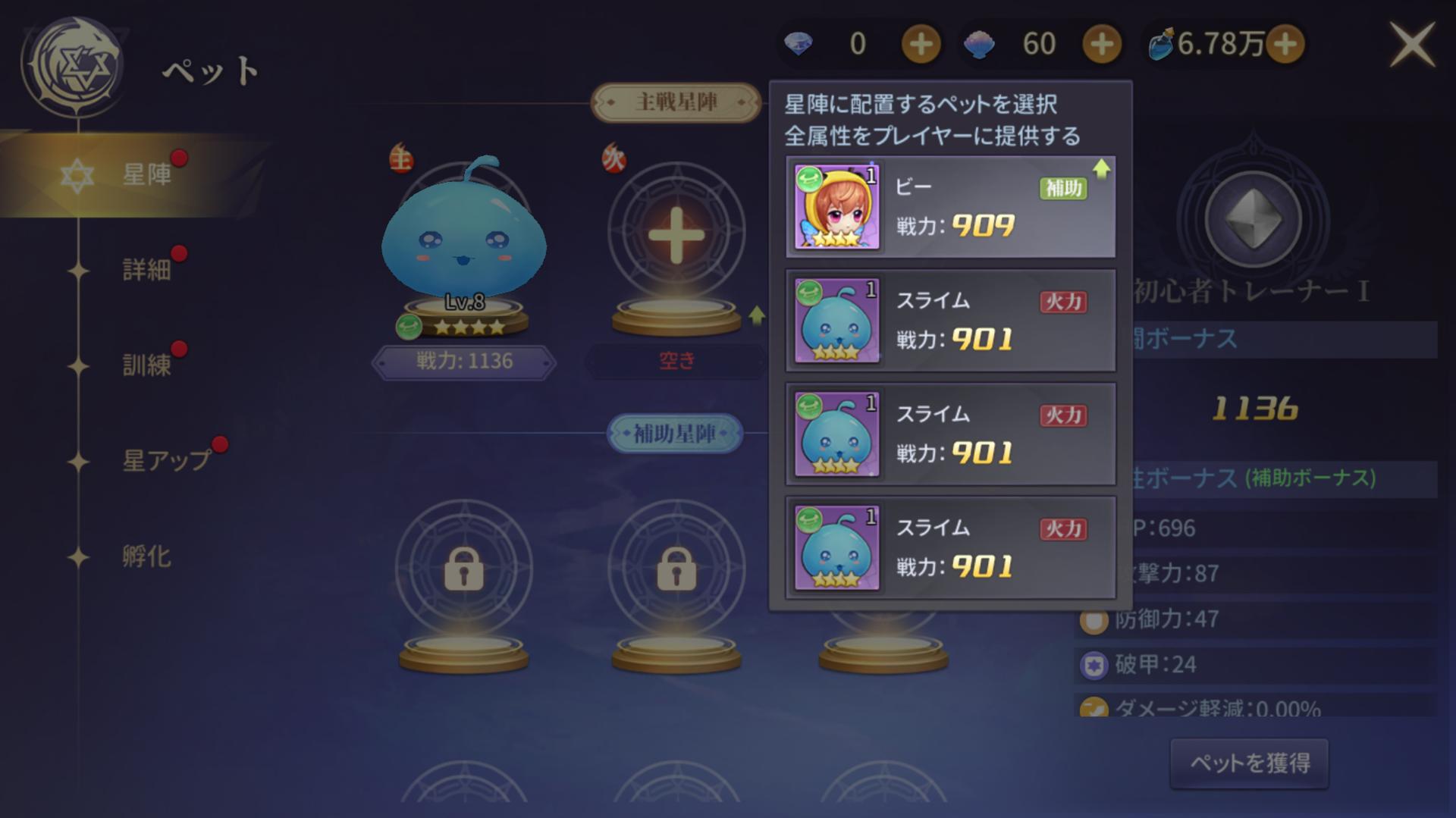Choose the ビー pet with 909 power

[x=950, y=207]
